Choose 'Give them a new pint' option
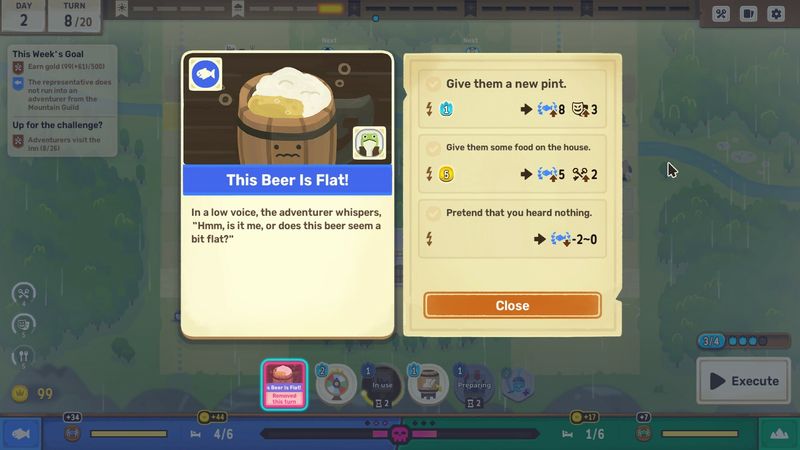 point(512,97)
